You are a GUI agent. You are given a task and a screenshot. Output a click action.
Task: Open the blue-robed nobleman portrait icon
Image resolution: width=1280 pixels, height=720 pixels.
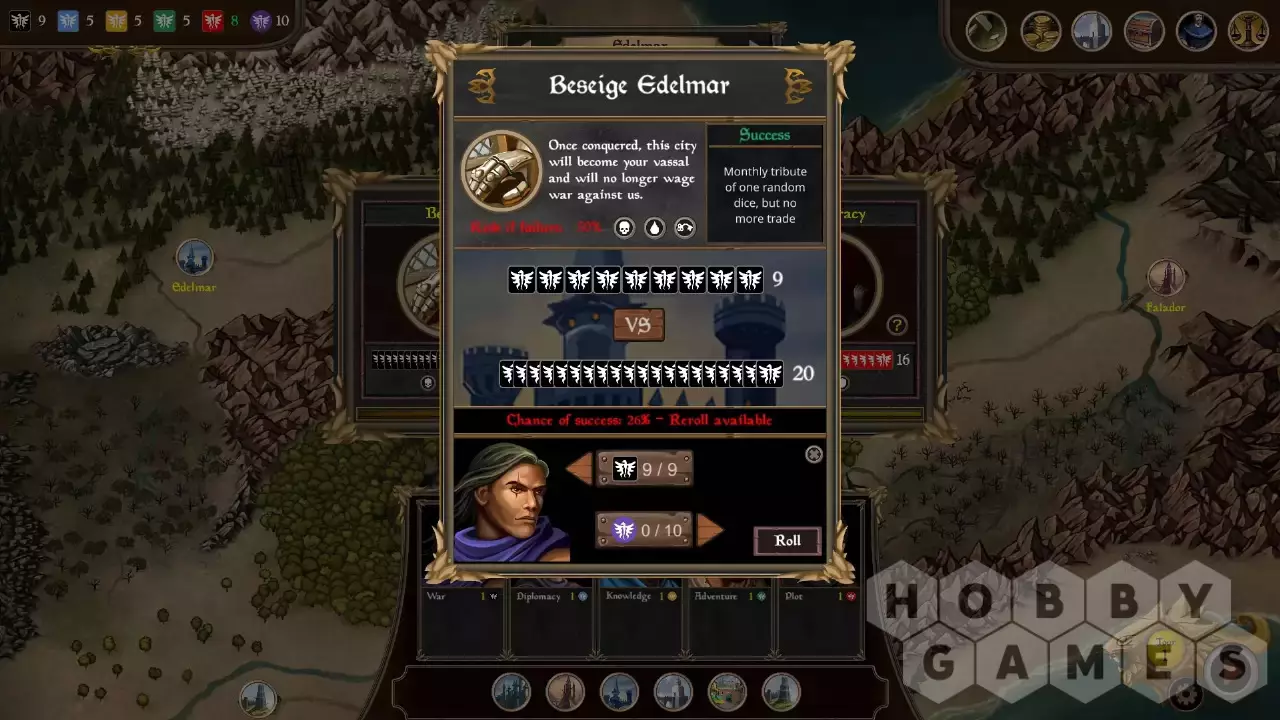(x=1196, y=31)
